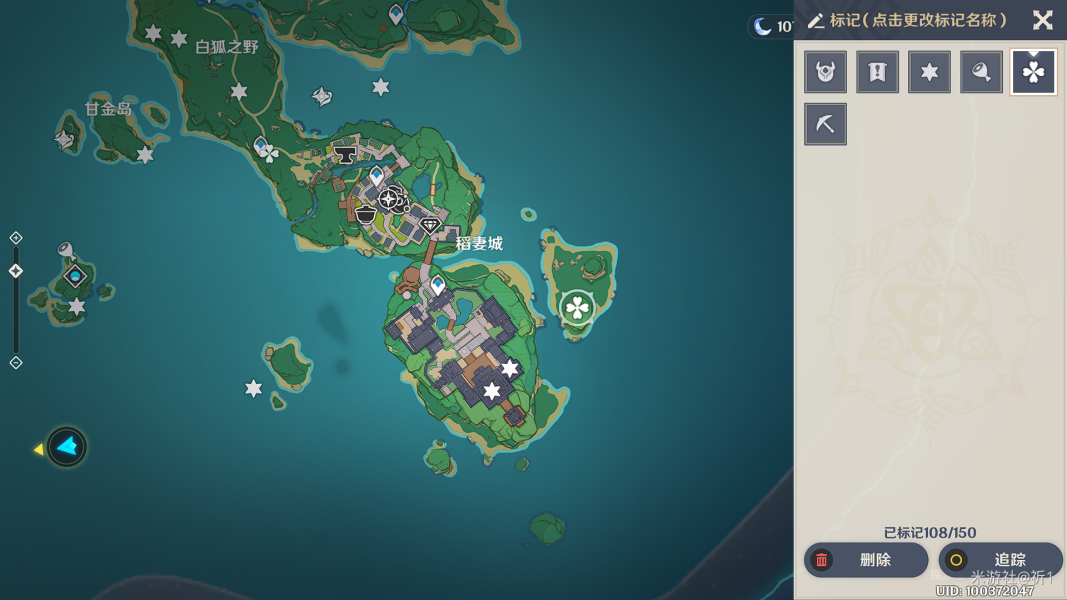
Task: Track the marker using 追踪 button
Action: (x=999, y=560)
